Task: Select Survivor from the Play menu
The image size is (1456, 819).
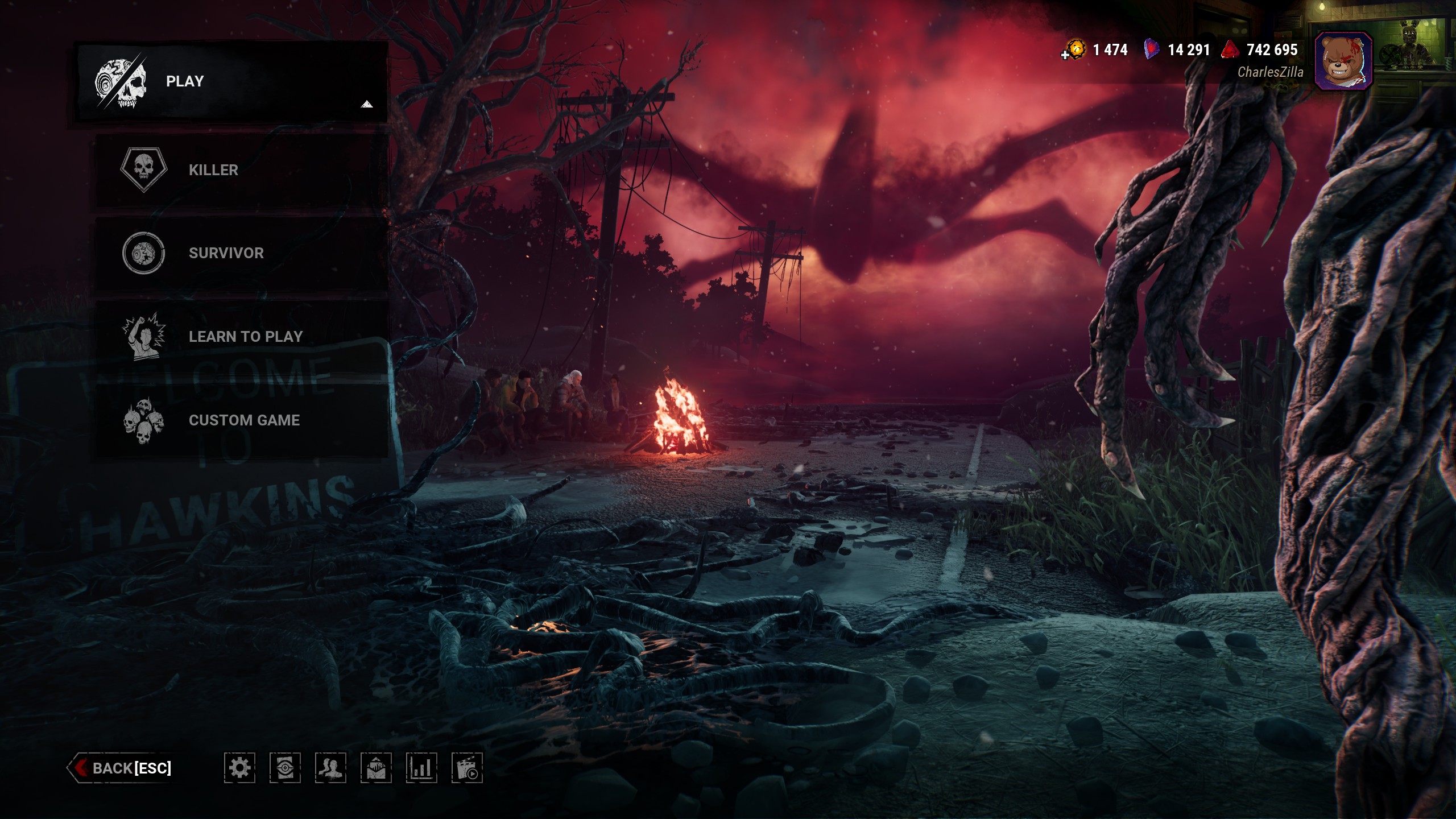Action: [x=241, y=253]
